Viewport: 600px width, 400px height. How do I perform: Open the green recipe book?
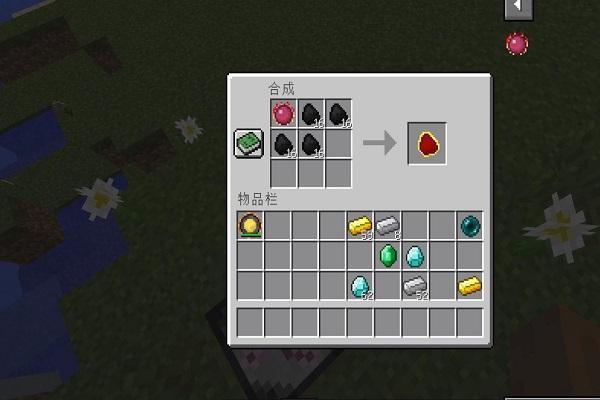coord(248,144)
